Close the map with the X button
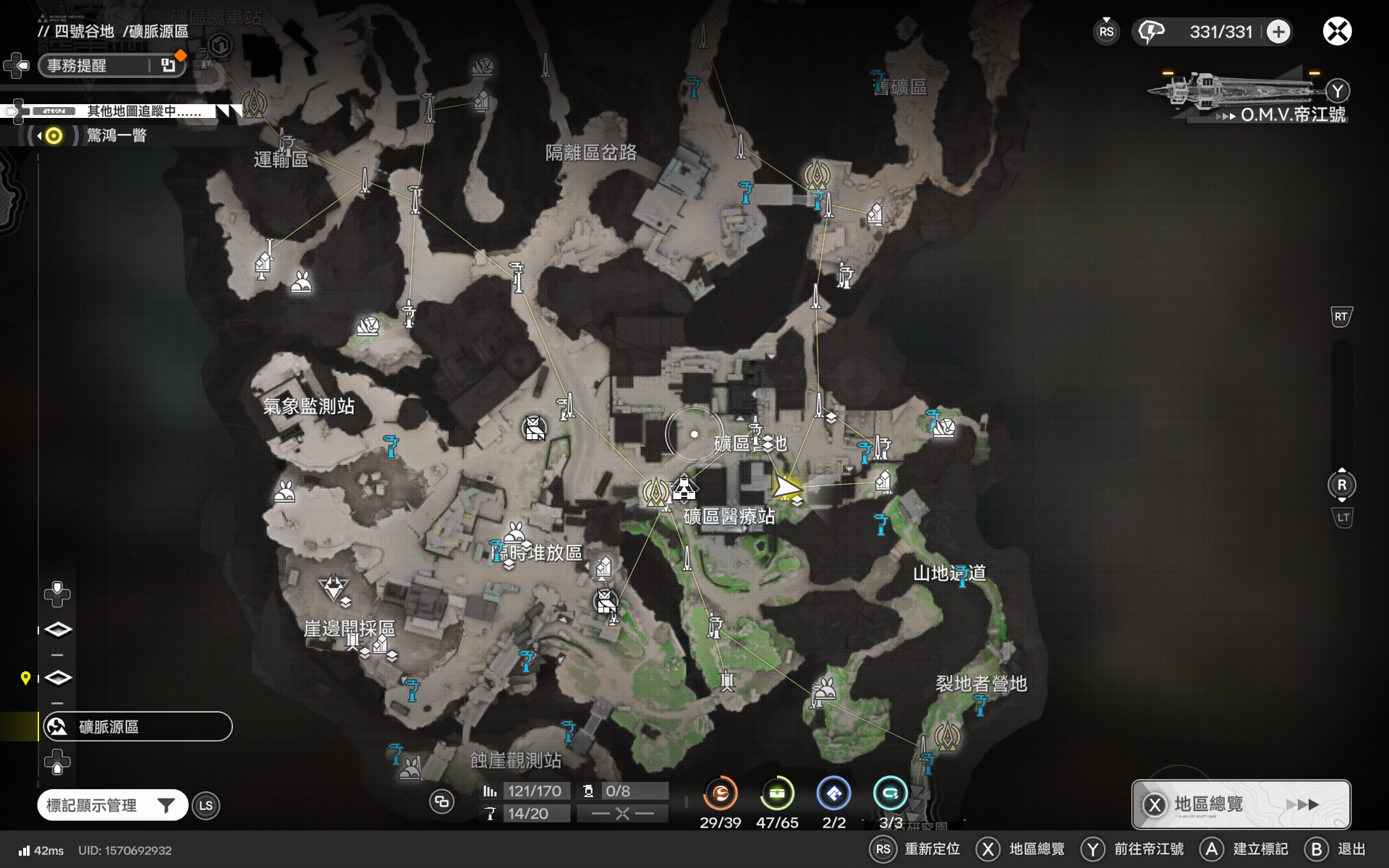Viewport: 1389px width, 868px height. click(1337, 32)
